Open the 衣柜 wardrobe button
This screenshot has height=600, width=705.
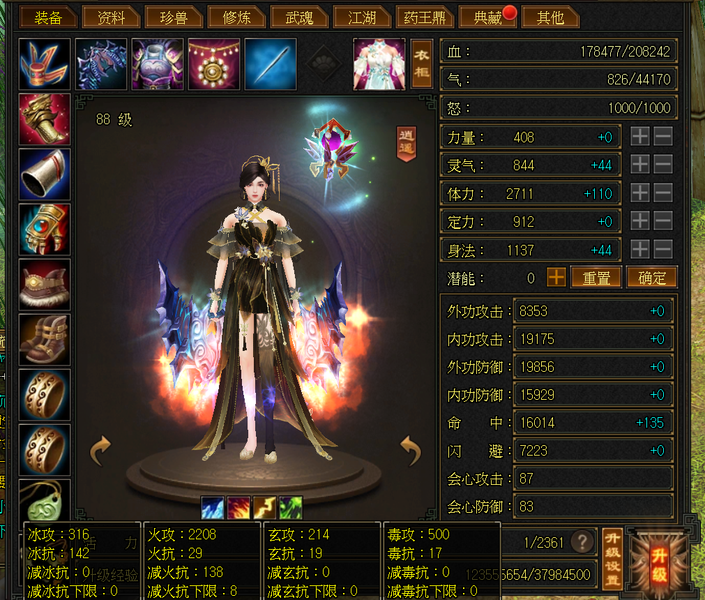pos(422,63)
